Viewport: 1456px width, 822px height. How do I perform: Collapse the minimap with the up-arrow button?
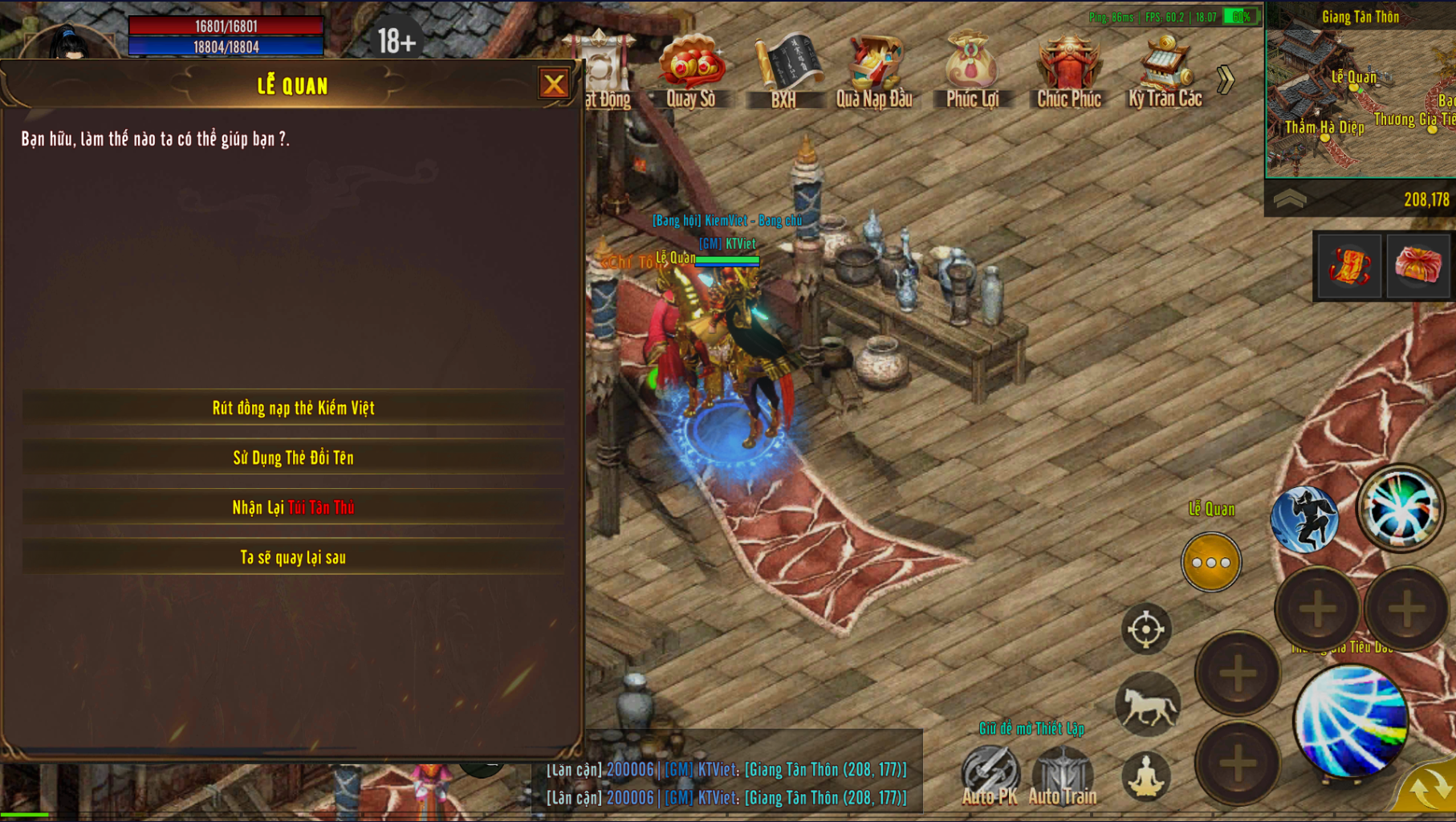pyautogui.click(x=1290, y=199)
